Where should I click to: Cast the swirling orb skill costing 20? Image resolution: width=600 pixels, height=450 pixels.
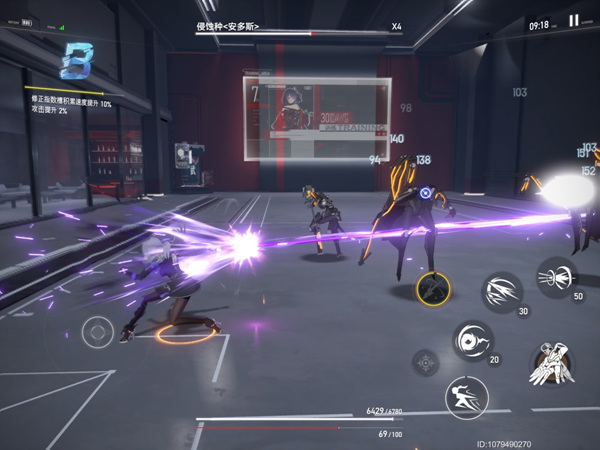click(472, 340)
